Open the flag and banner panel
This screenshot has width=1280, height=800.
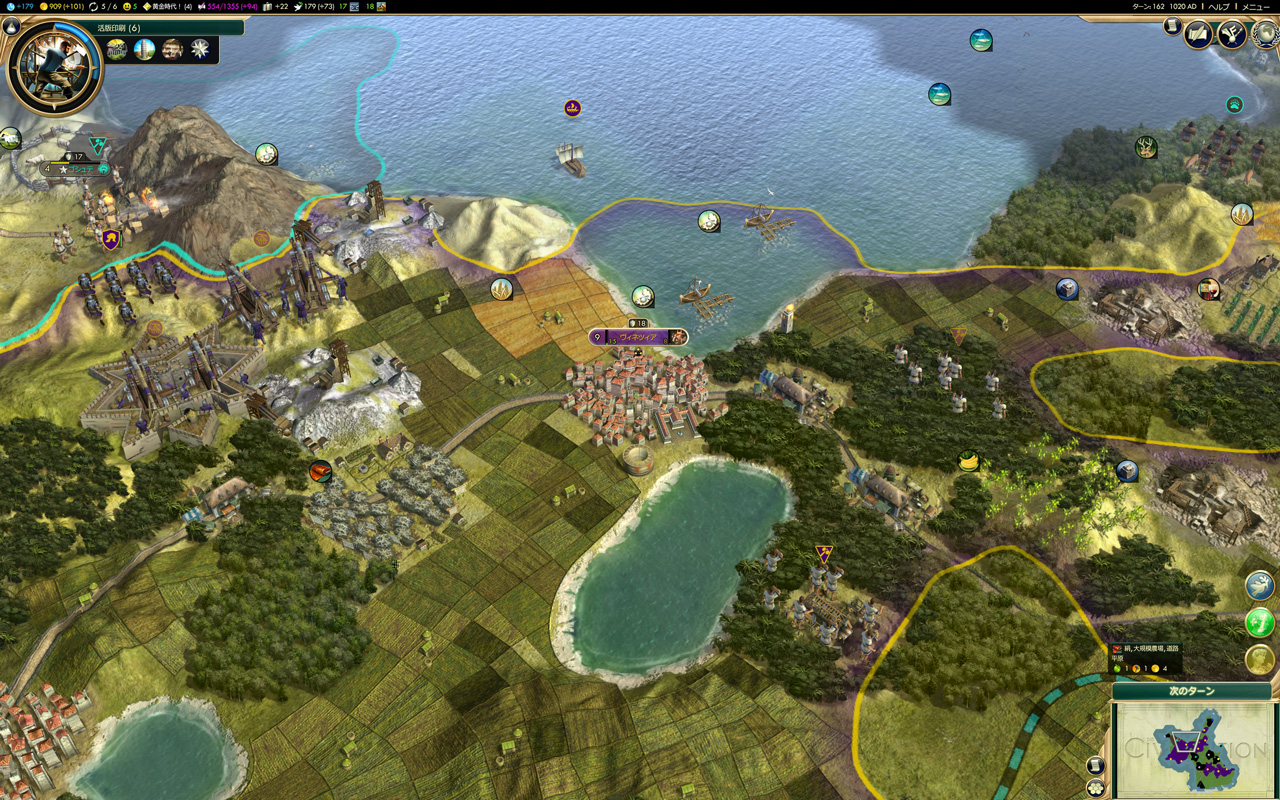point(1231,34)
